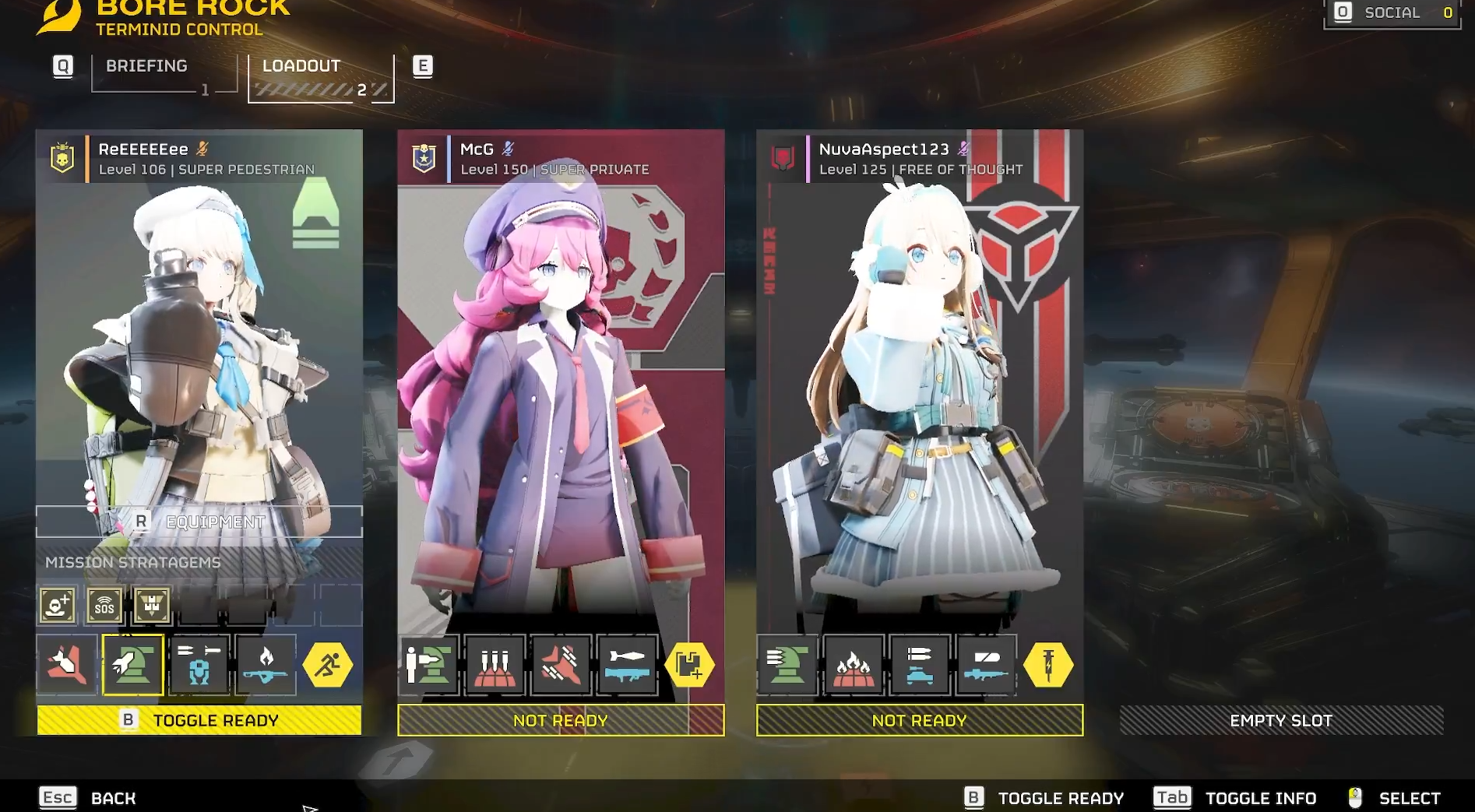Image resolution: width=1475 pixels, height=812 pixels.
Task: Click the yellow Toggle Ready button
Action: pos(199,720)
